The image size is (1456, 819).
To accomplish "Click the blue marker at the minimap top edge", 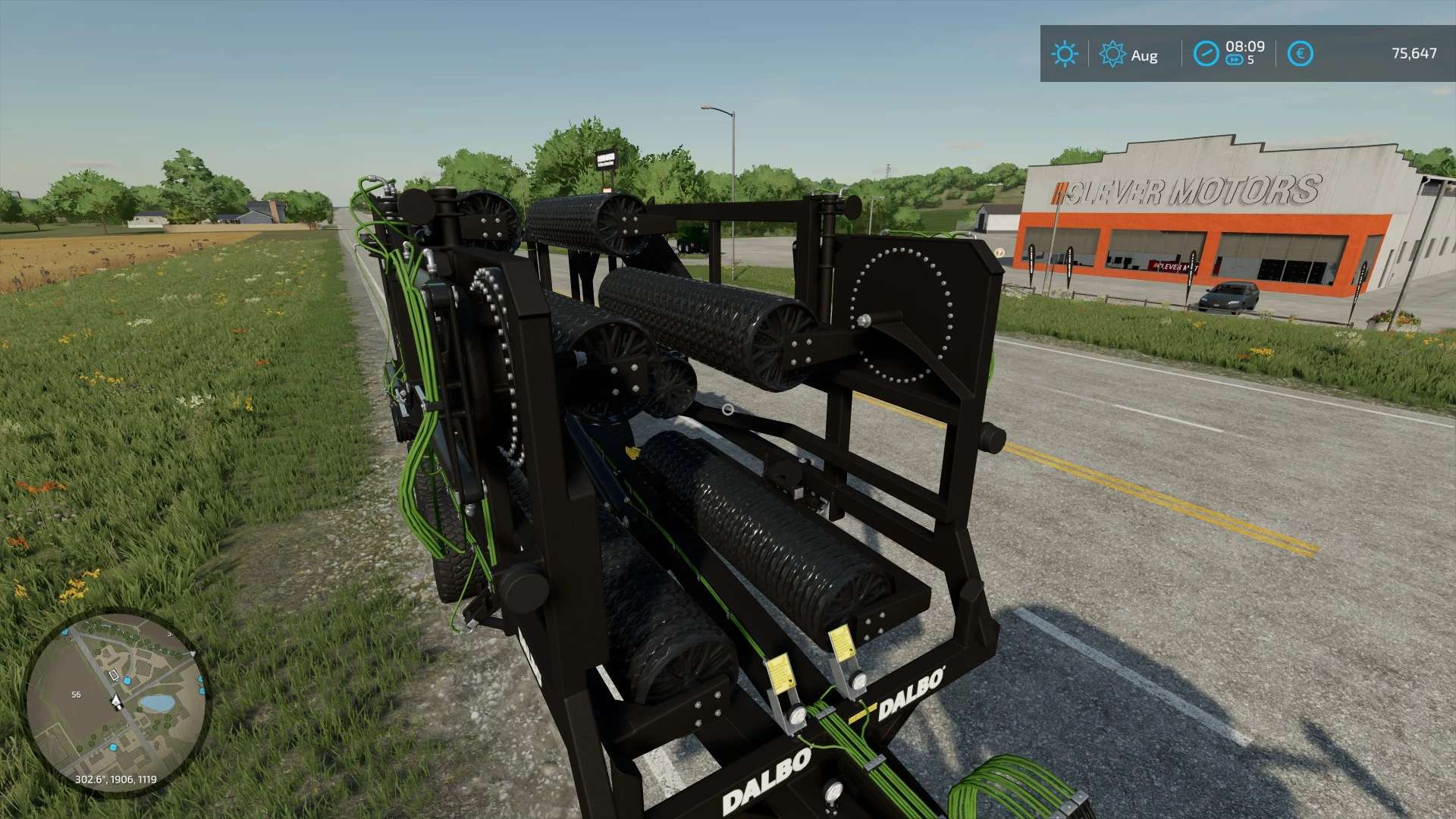I will 65,632.
